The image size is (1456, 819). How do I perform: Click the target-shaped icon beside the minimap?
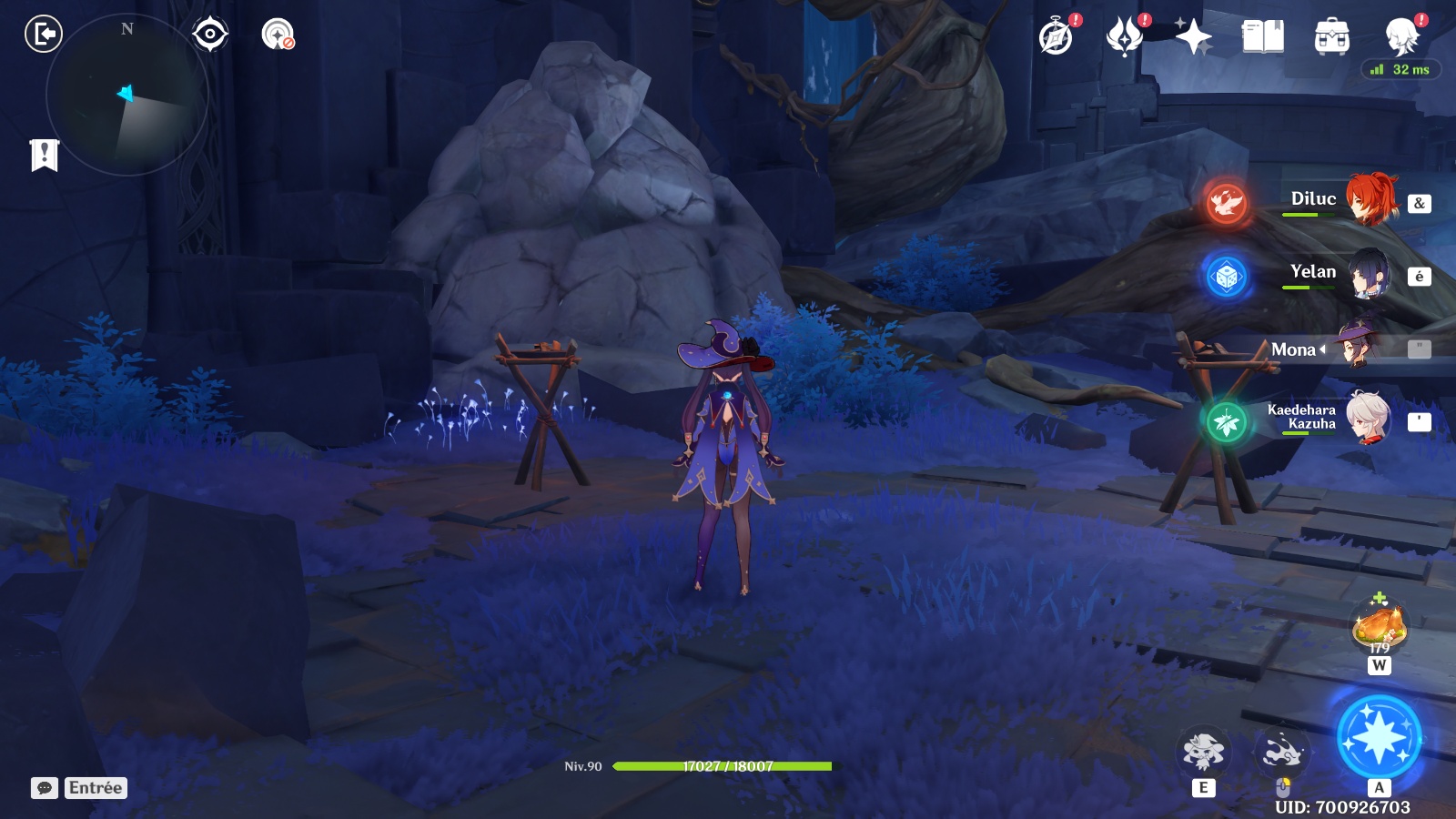pos(210,35)
